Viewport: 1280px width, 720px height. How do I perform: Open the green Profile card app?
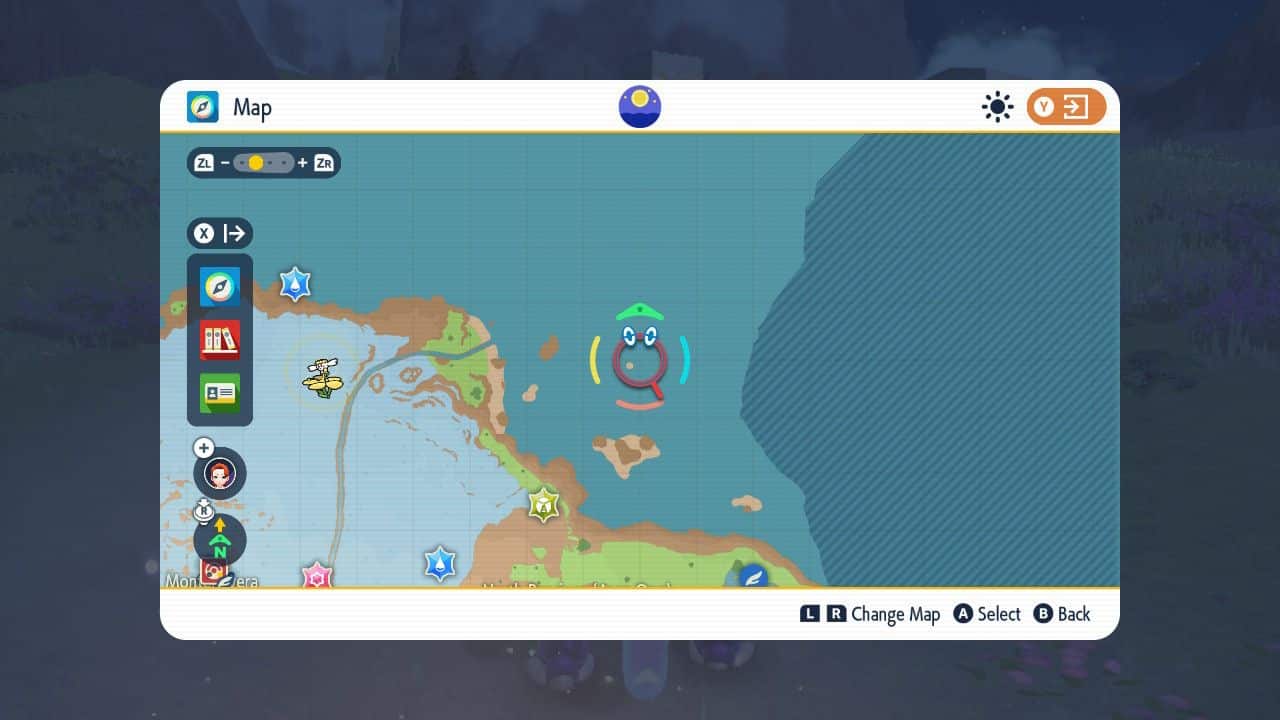220,393
